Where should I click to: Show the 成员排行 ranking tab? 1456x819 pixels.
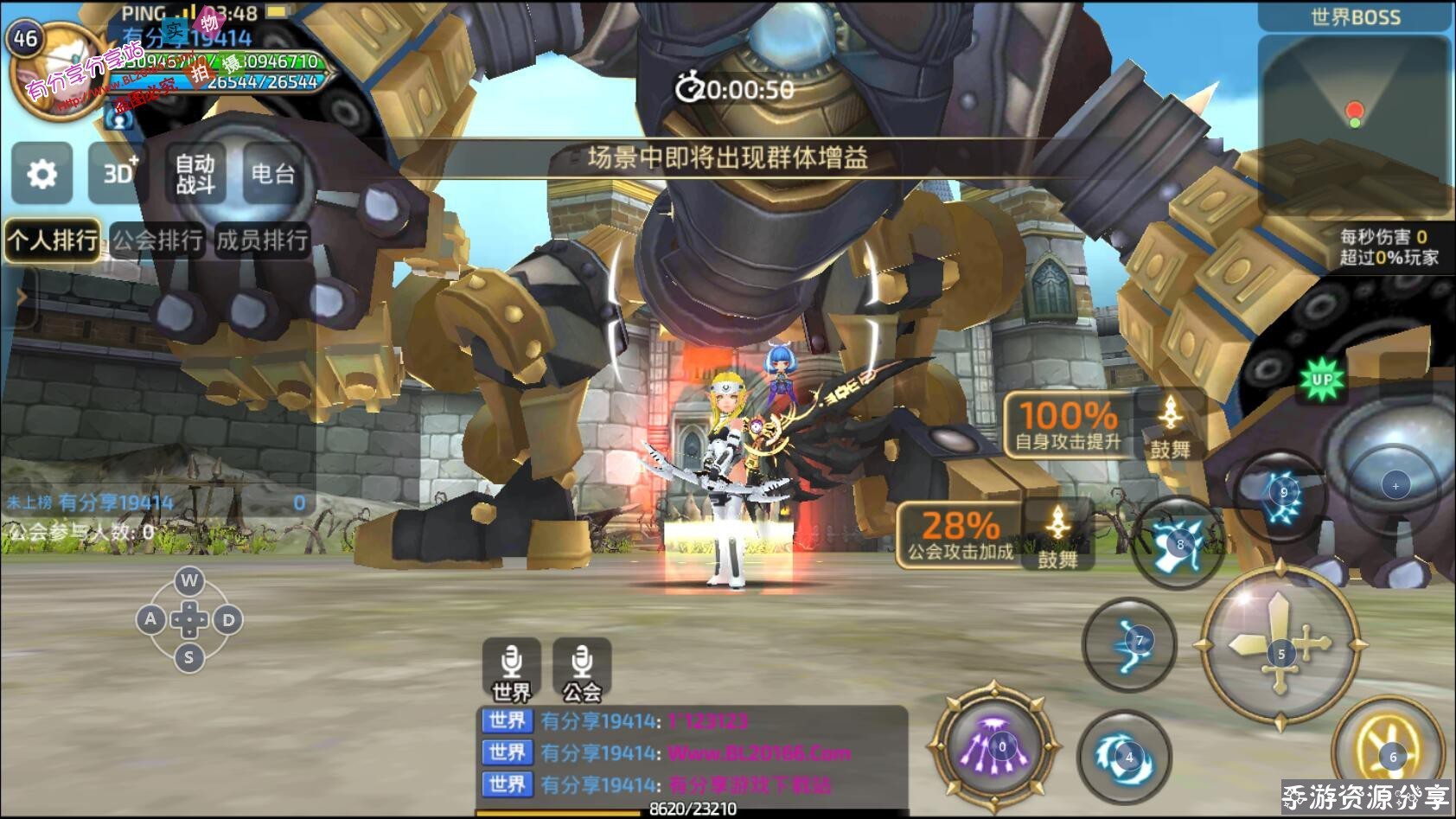(x=261, y=240)
